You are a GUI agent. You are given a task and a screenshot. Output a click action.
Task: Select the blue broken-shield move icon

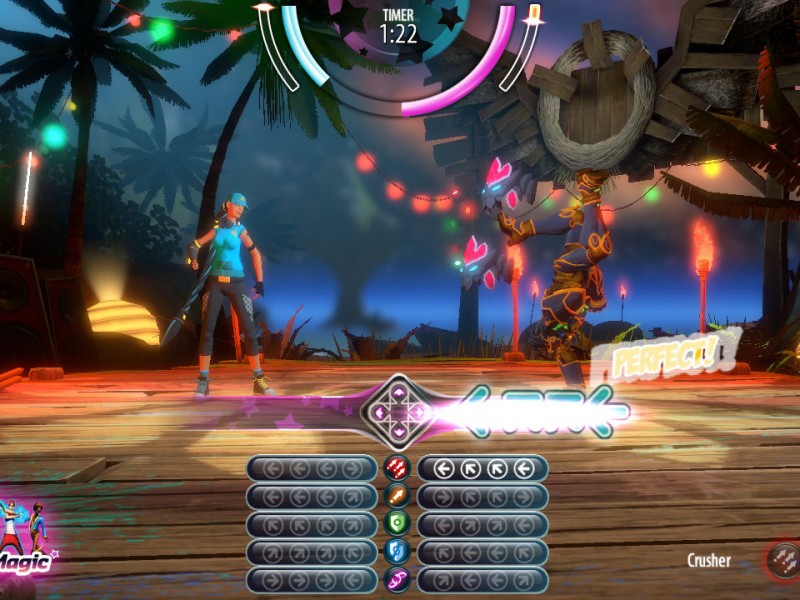(397, 552)
